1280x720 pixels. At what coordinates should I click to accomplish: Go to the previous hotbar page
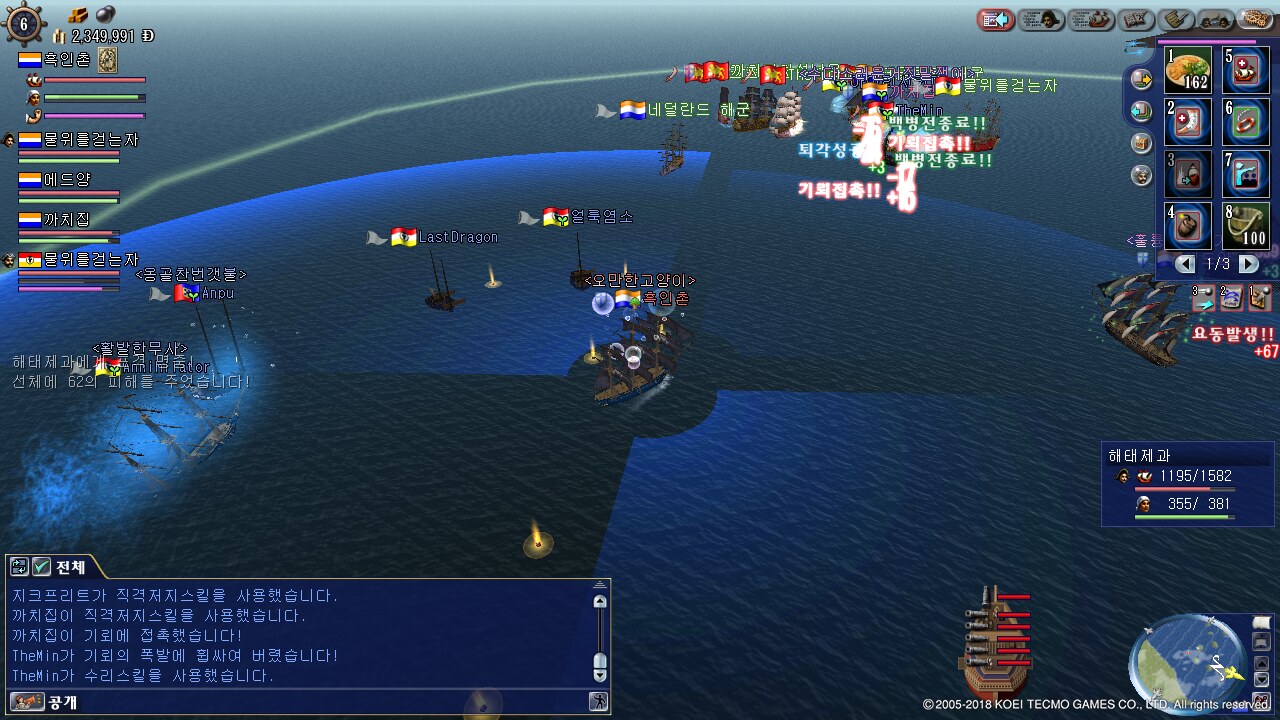pos(1185,264)
